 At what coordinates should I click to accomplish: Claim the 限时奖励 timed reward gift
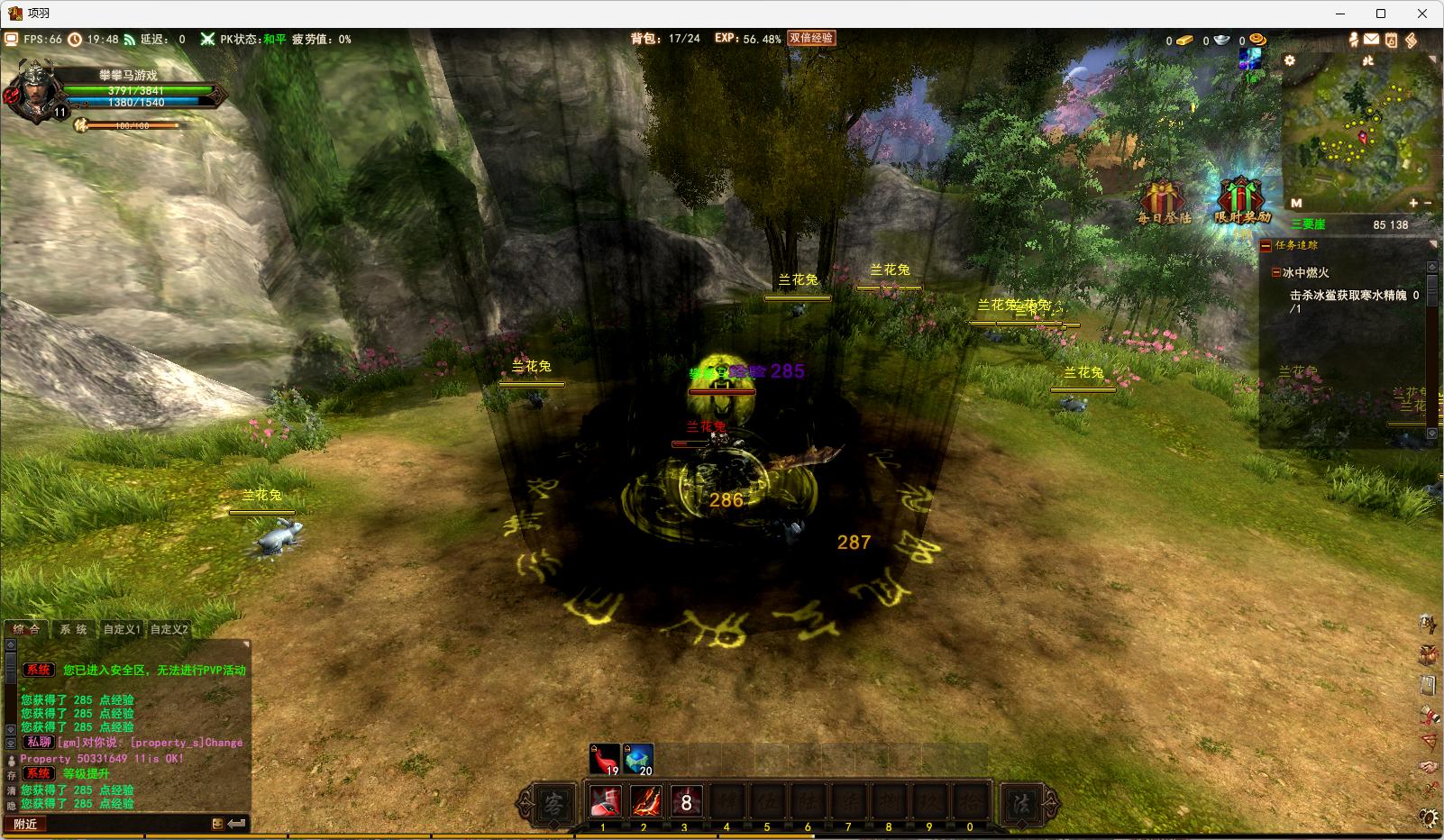(1241, 202)
